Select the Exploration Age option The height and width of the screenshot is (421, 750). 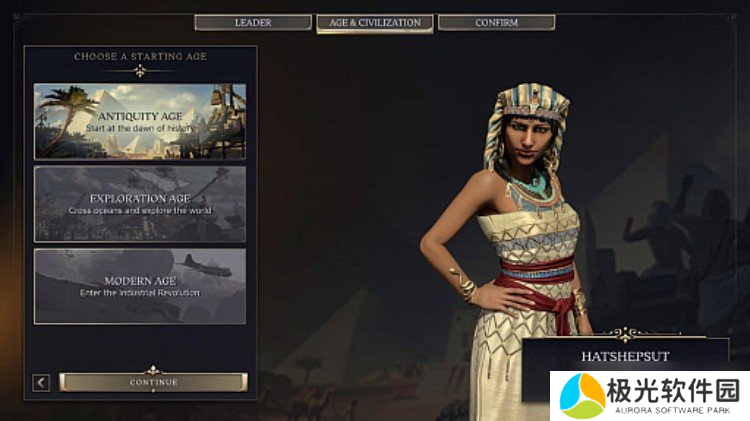(x=140, y=204)
